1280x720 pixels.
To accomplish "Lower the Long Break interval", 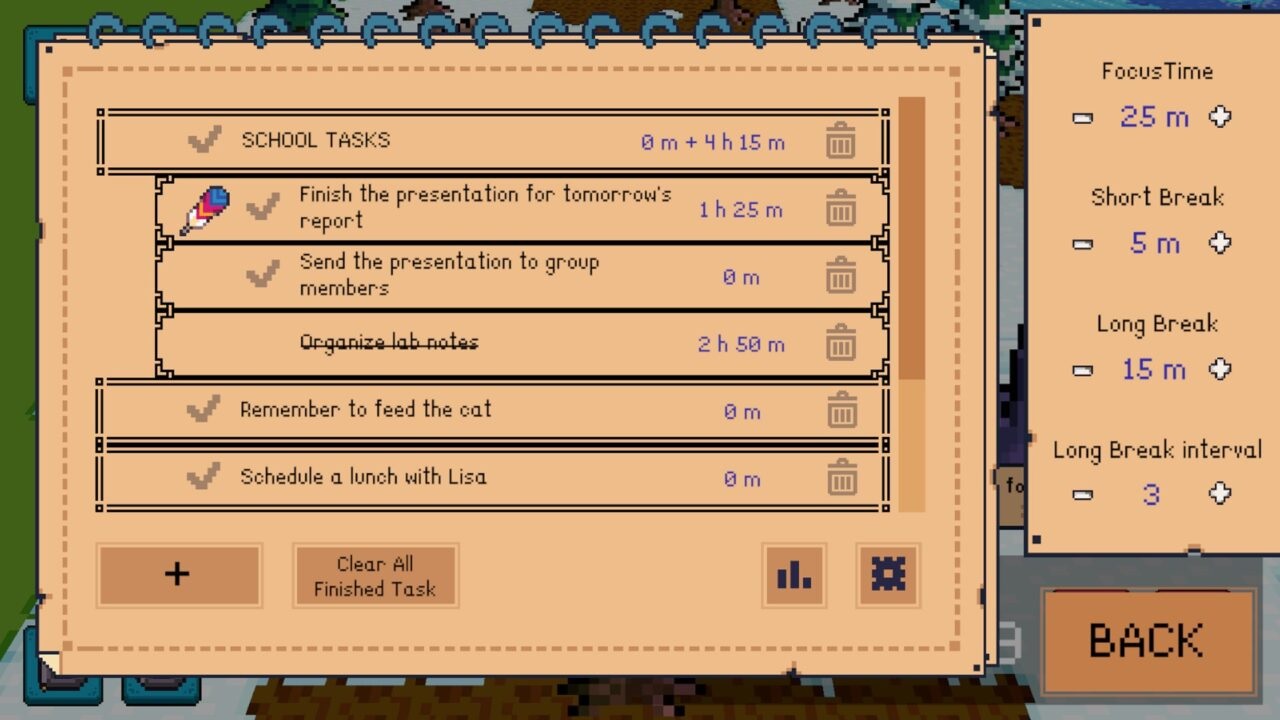I will pyautogui.click(x=1082, y=494).
